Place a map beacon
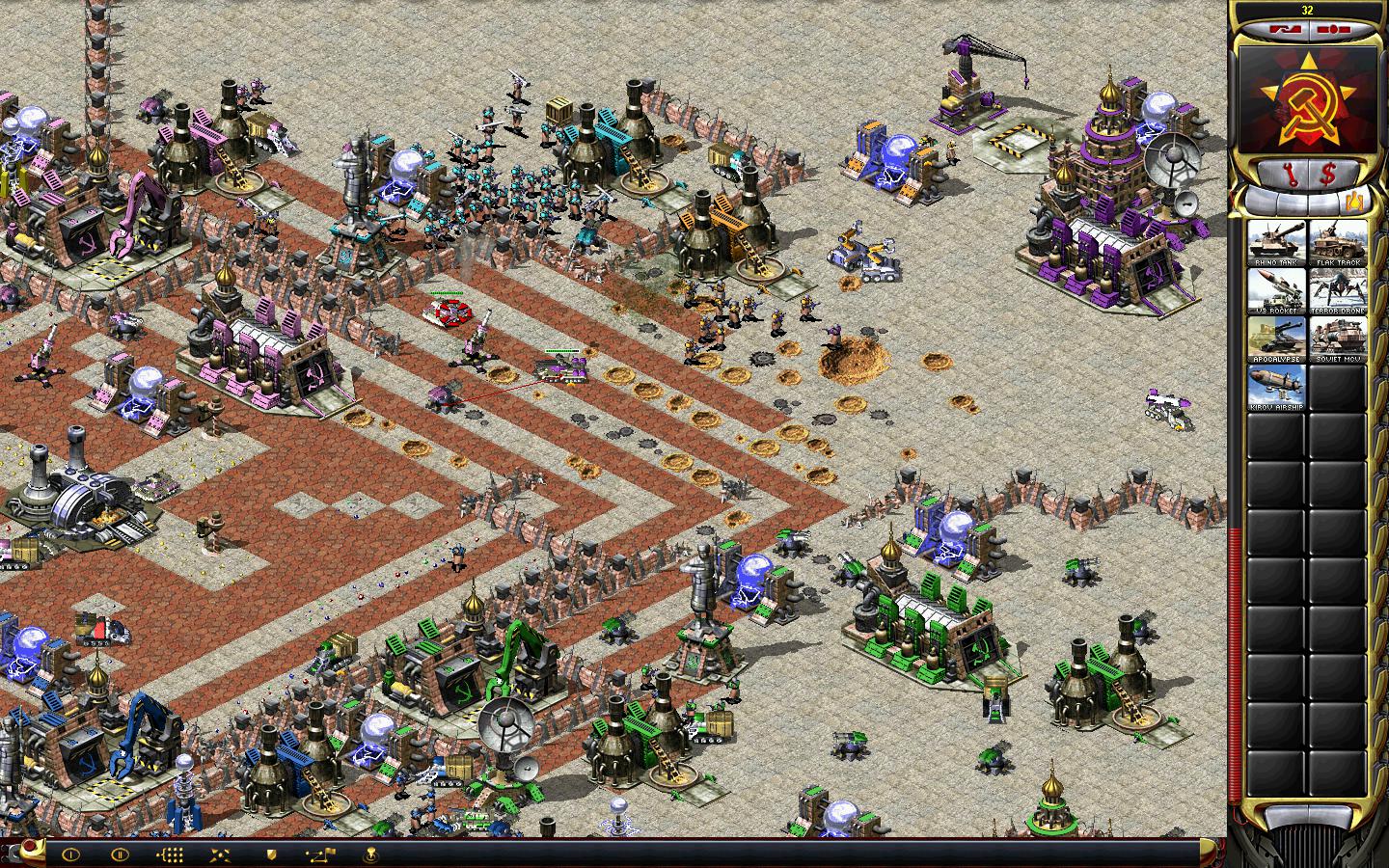This screenshot has width=1389, height=868. coord(370,854)
